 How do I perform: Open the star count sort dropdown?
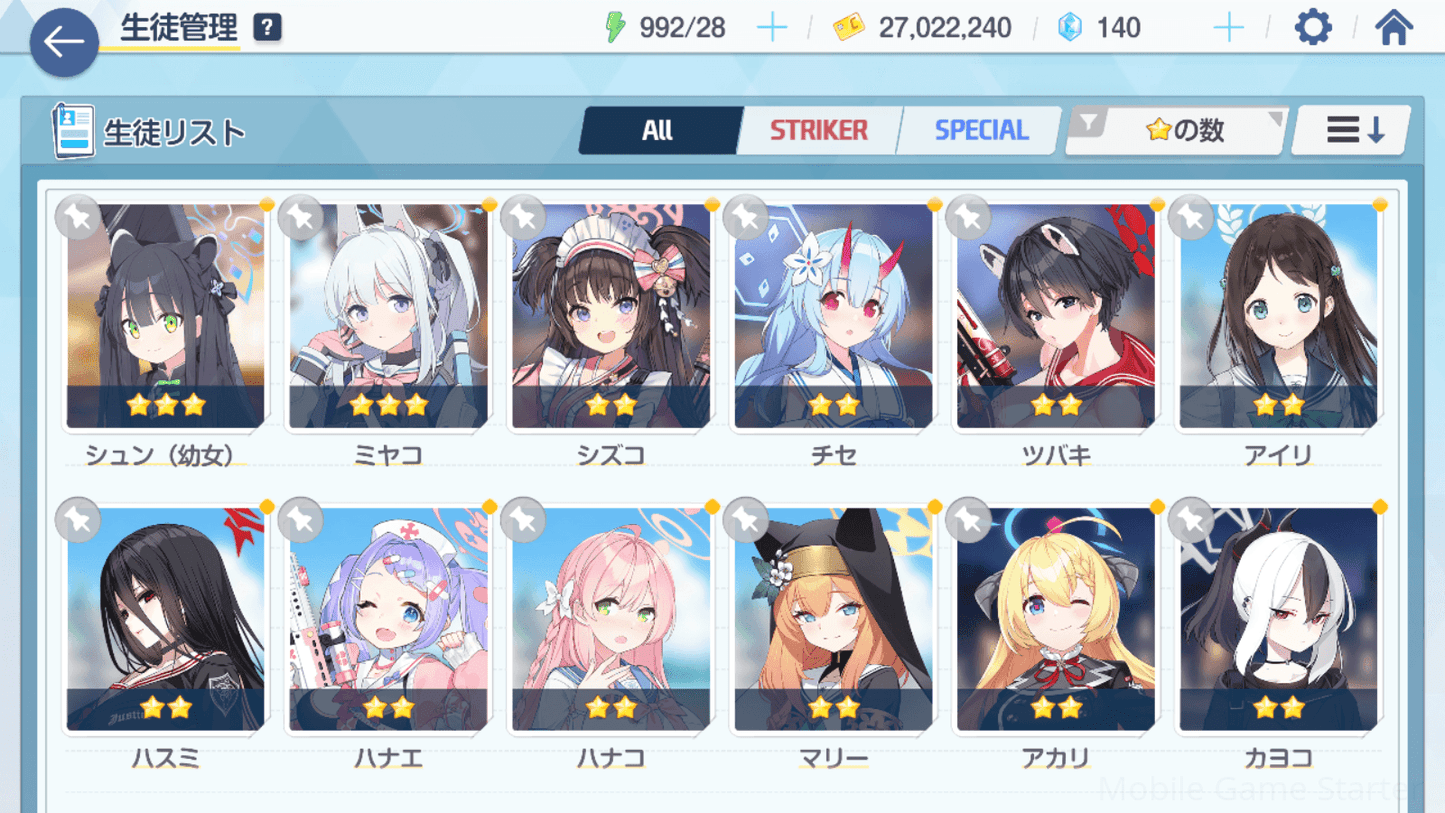pyautogui.click(x=1177, y=130)
